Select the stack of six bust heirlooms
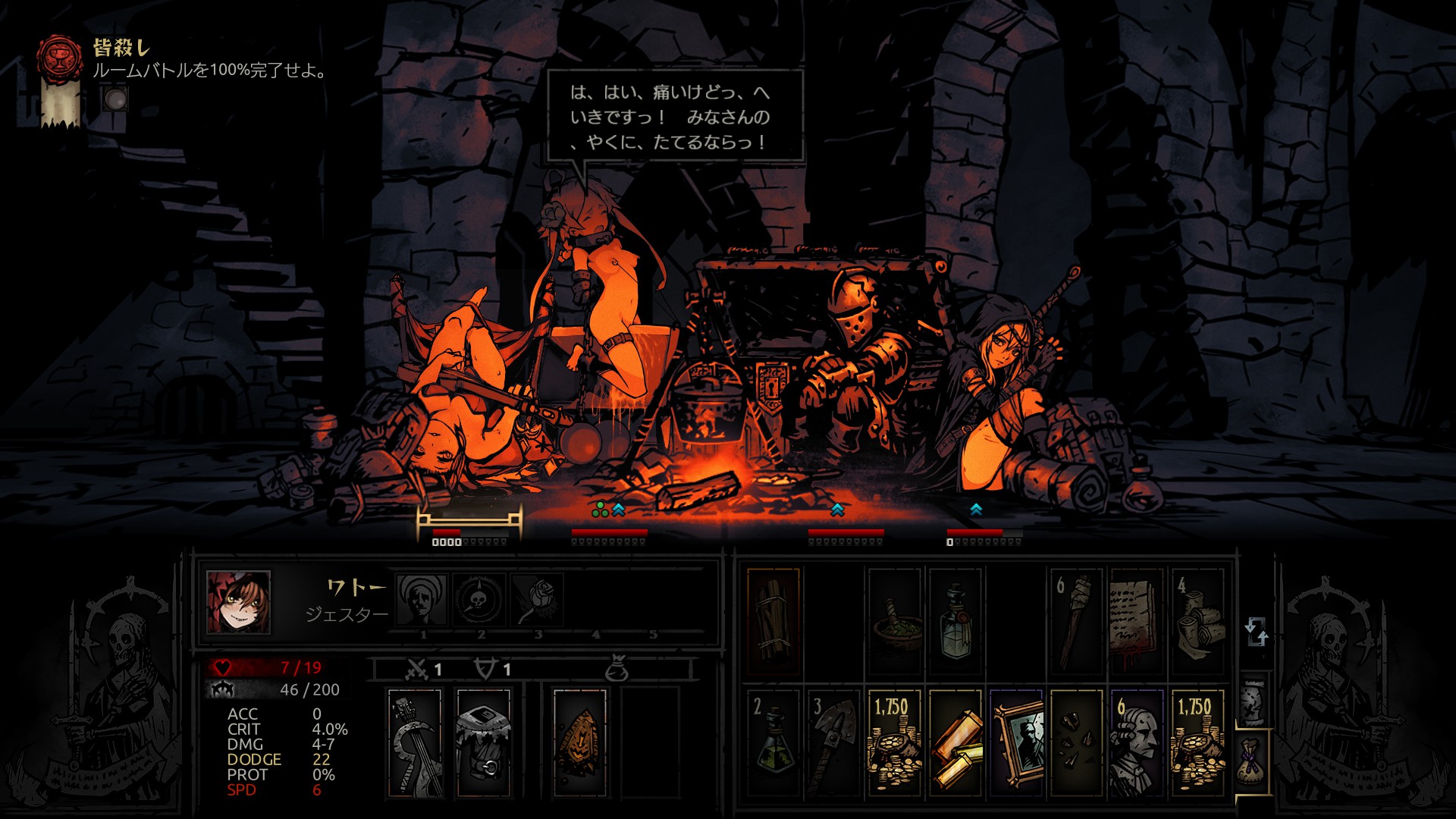 coord(1136,743)
